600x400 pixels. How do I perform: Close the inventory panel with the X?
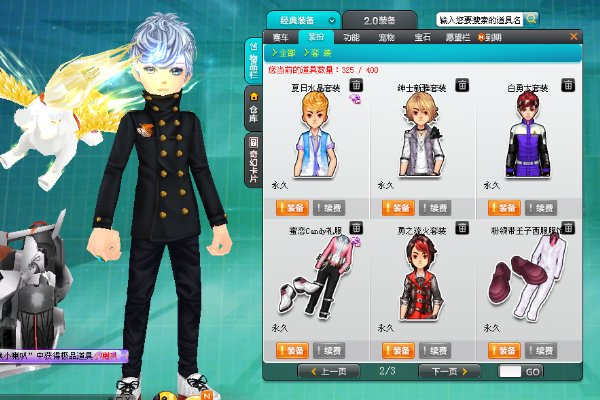click(573, 36)
